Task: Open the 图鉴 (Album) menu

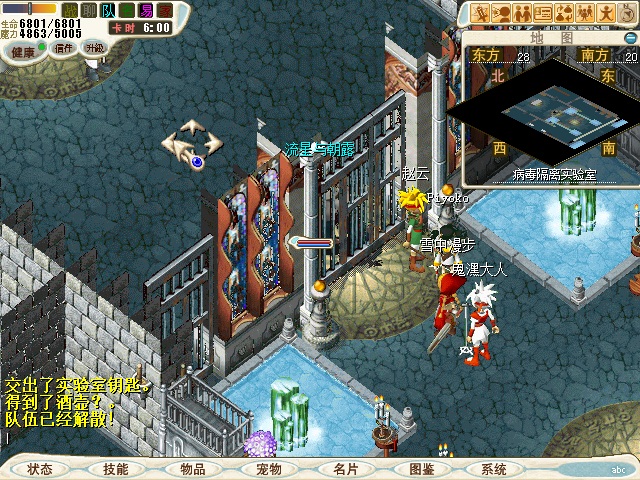Action: click(x=421, y=468)
